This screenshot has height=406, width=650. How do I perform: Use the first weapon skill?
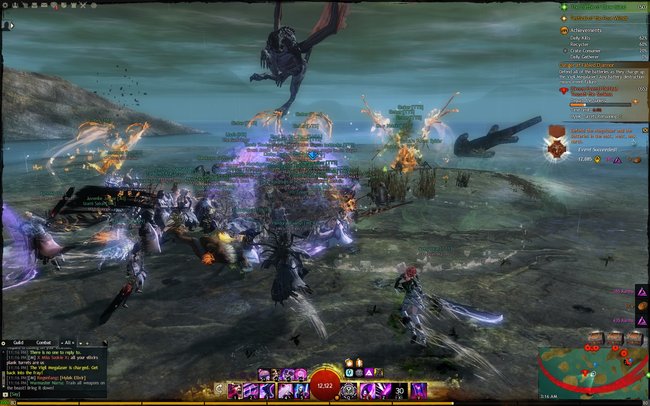[236, 389]
